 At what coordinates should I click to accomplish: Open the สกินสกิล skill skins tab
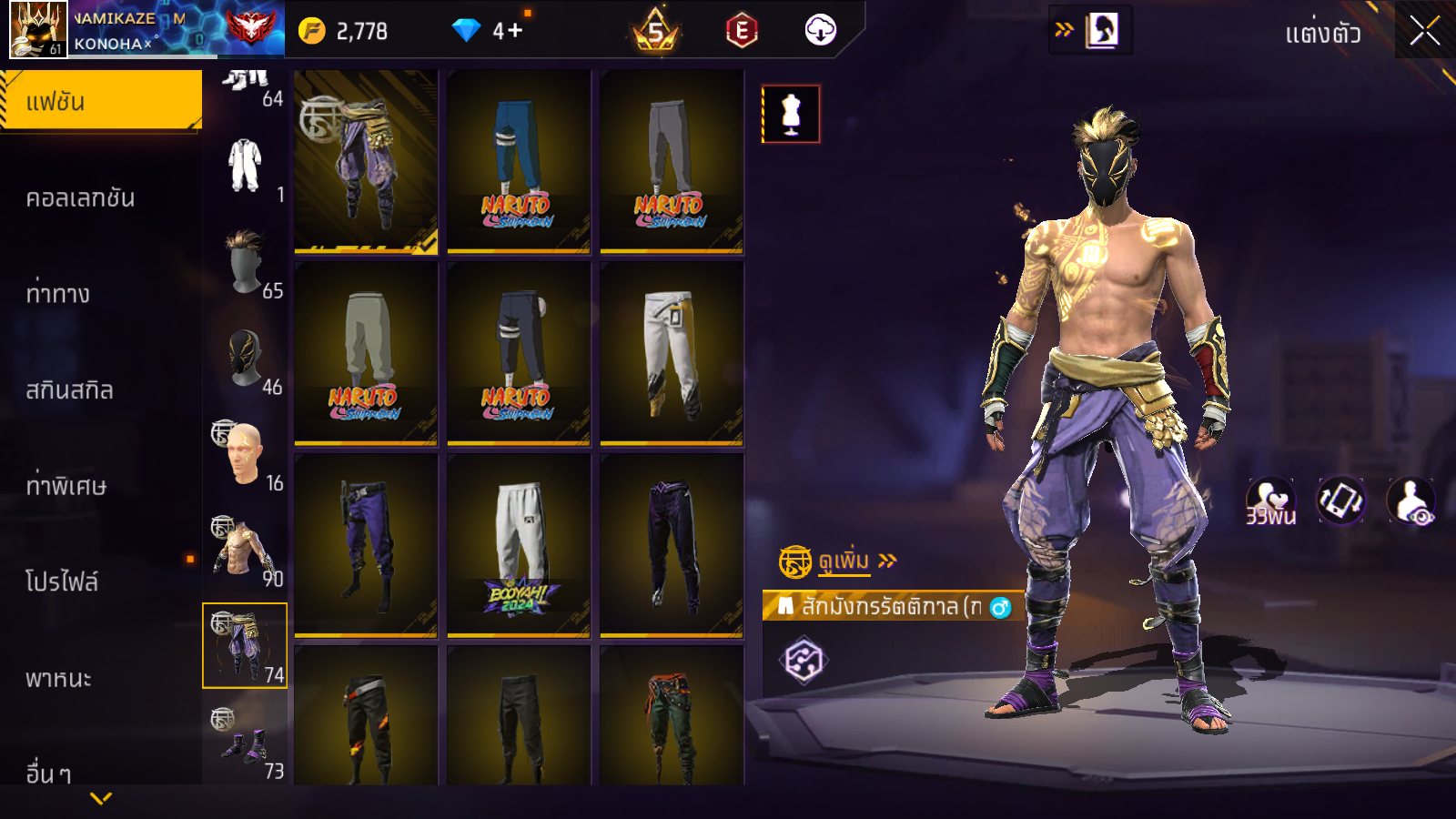70,390
